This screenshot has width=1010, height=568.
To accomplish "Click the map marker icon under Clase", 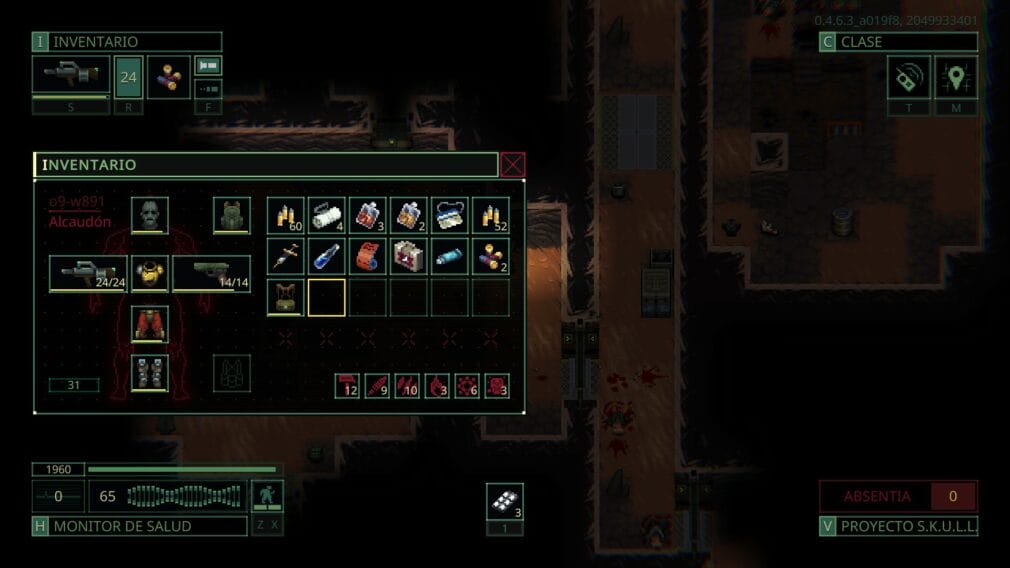I will [x=956, y=77].
